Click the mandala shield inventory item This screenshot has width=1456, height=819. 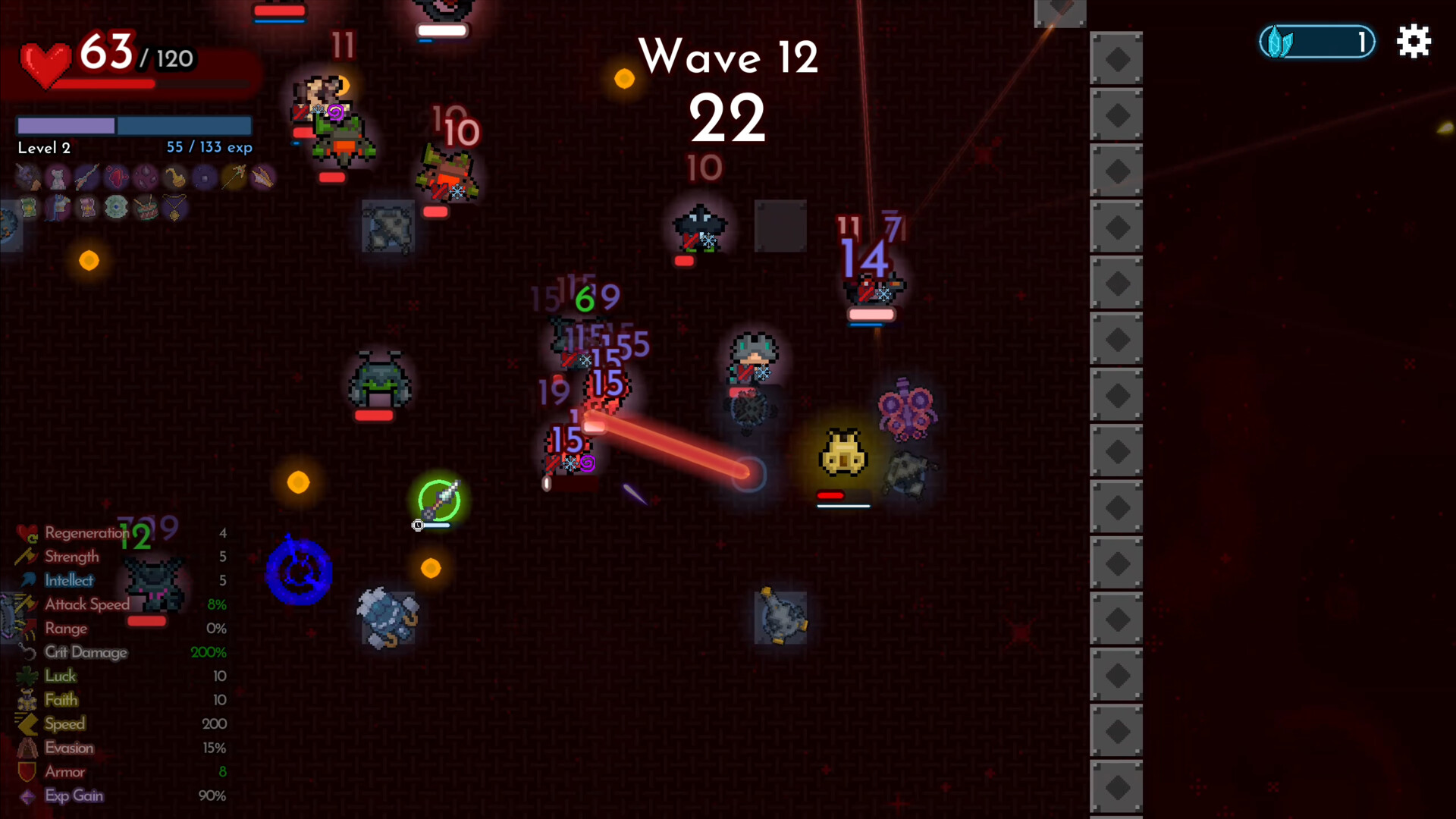coord(115,207)
